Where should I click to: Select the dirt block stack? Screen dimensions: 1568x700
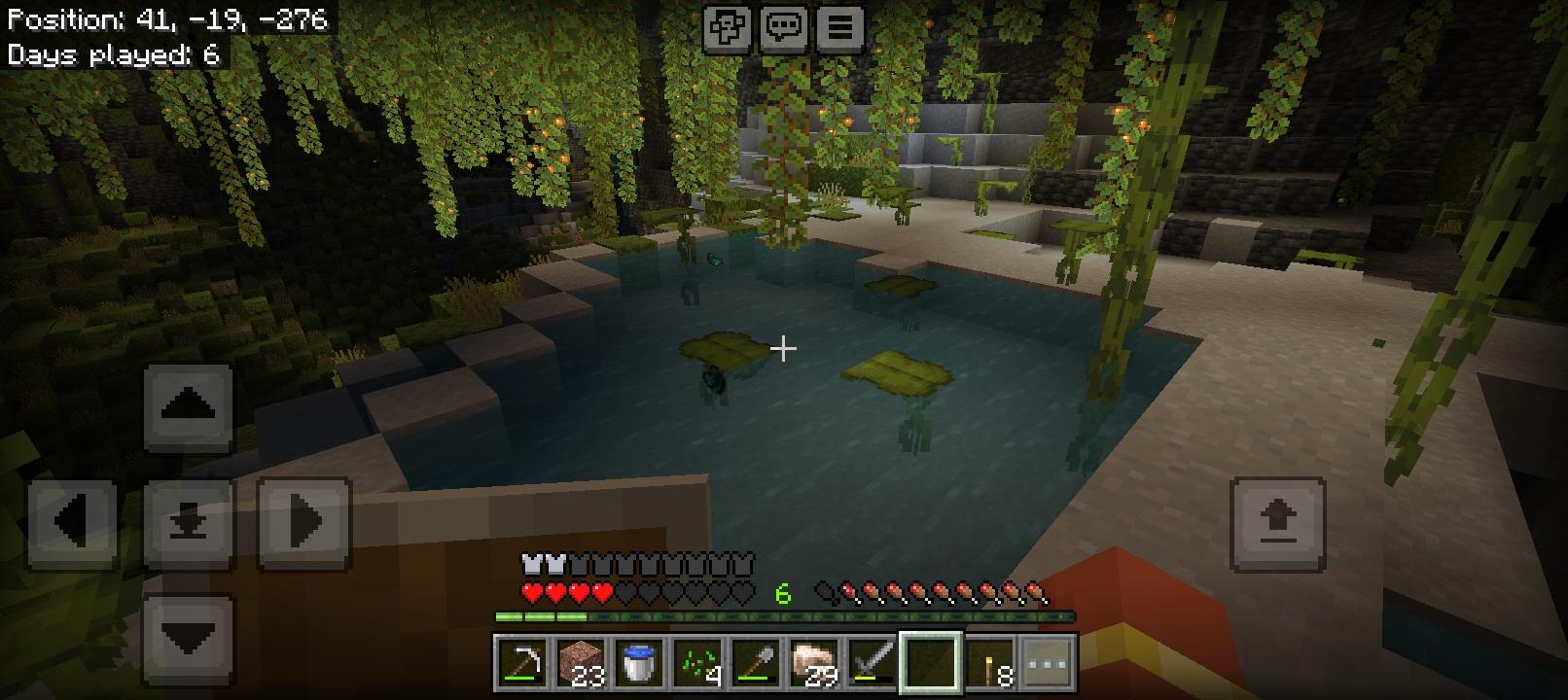(577, 663)
